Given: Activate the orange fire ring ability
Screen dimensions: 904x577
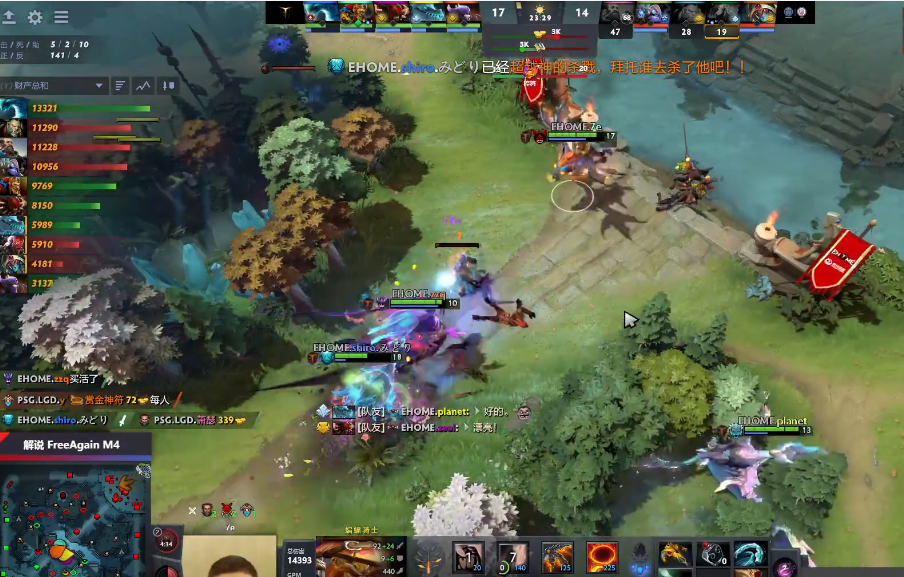Looking at the screenshot, I should [x=602, y=555].
